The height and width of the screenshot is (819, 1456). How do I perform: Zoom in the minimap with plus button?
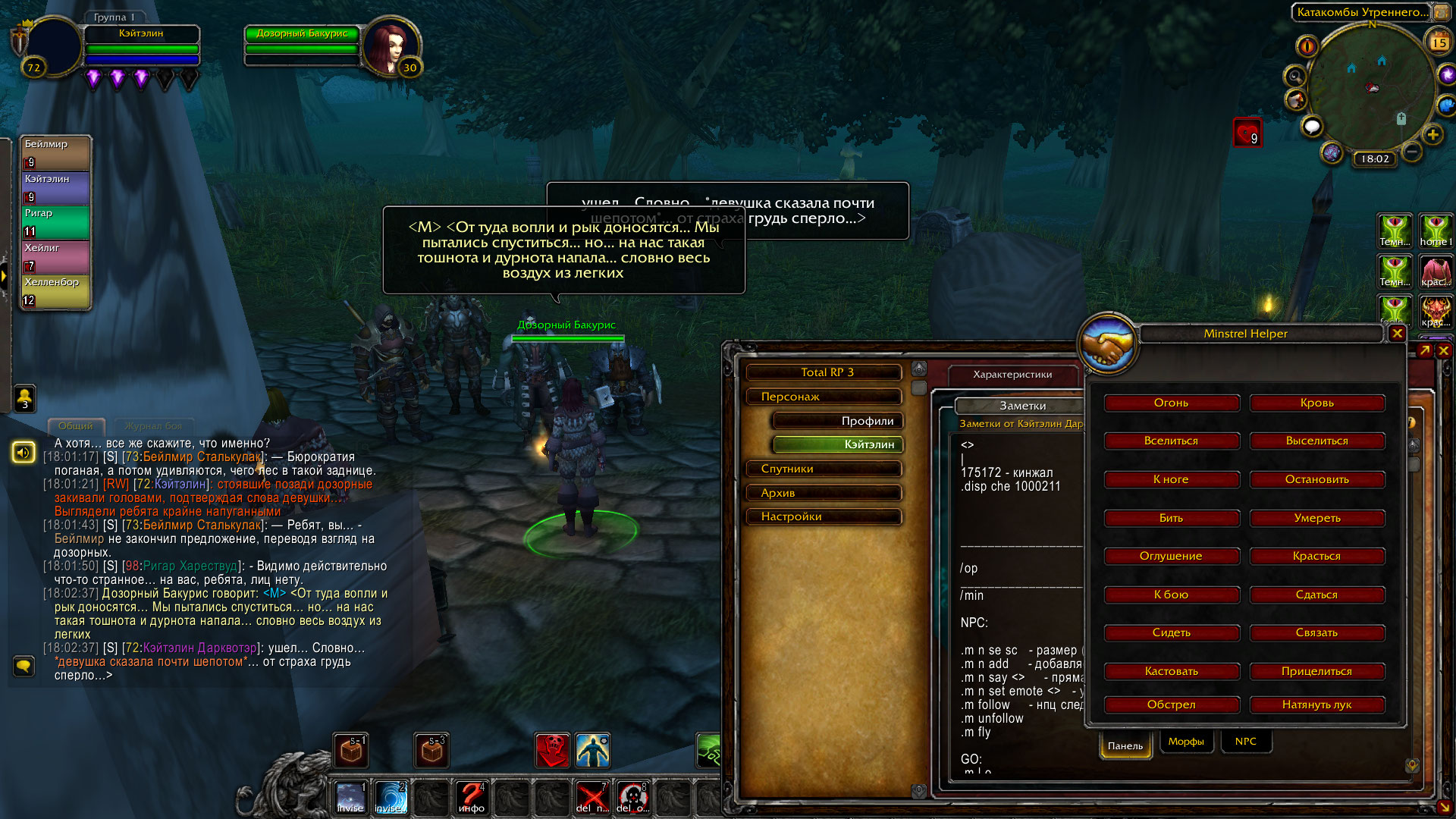pos(1432,135)
